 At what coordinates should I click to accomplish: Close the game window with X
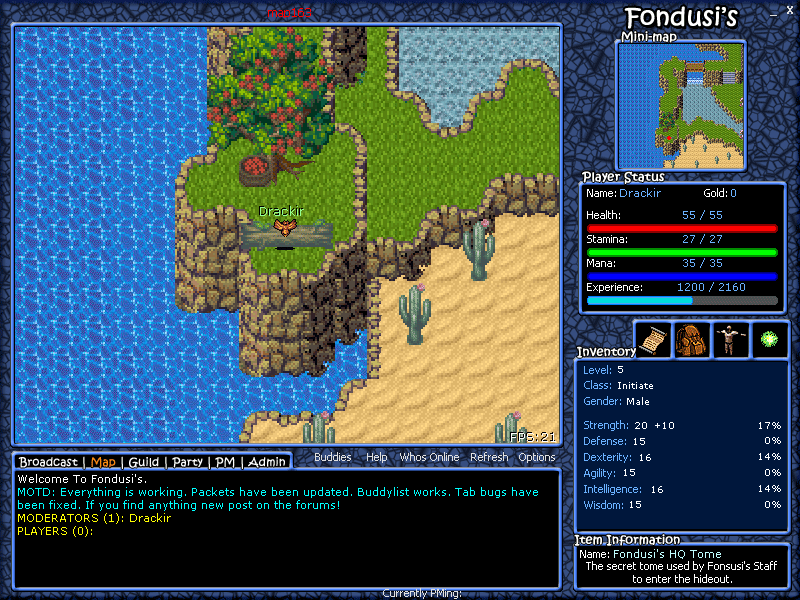coord(789,9)
